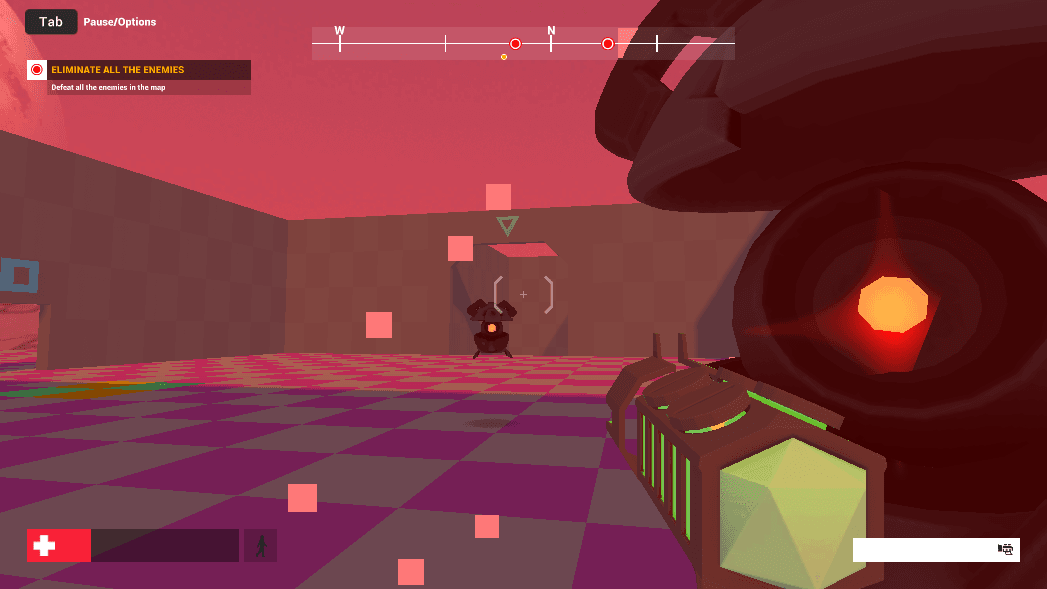Select the Eliminate All The Enemies objective
Viewport: 1047px width, 589px height.
tap(140, 70)
